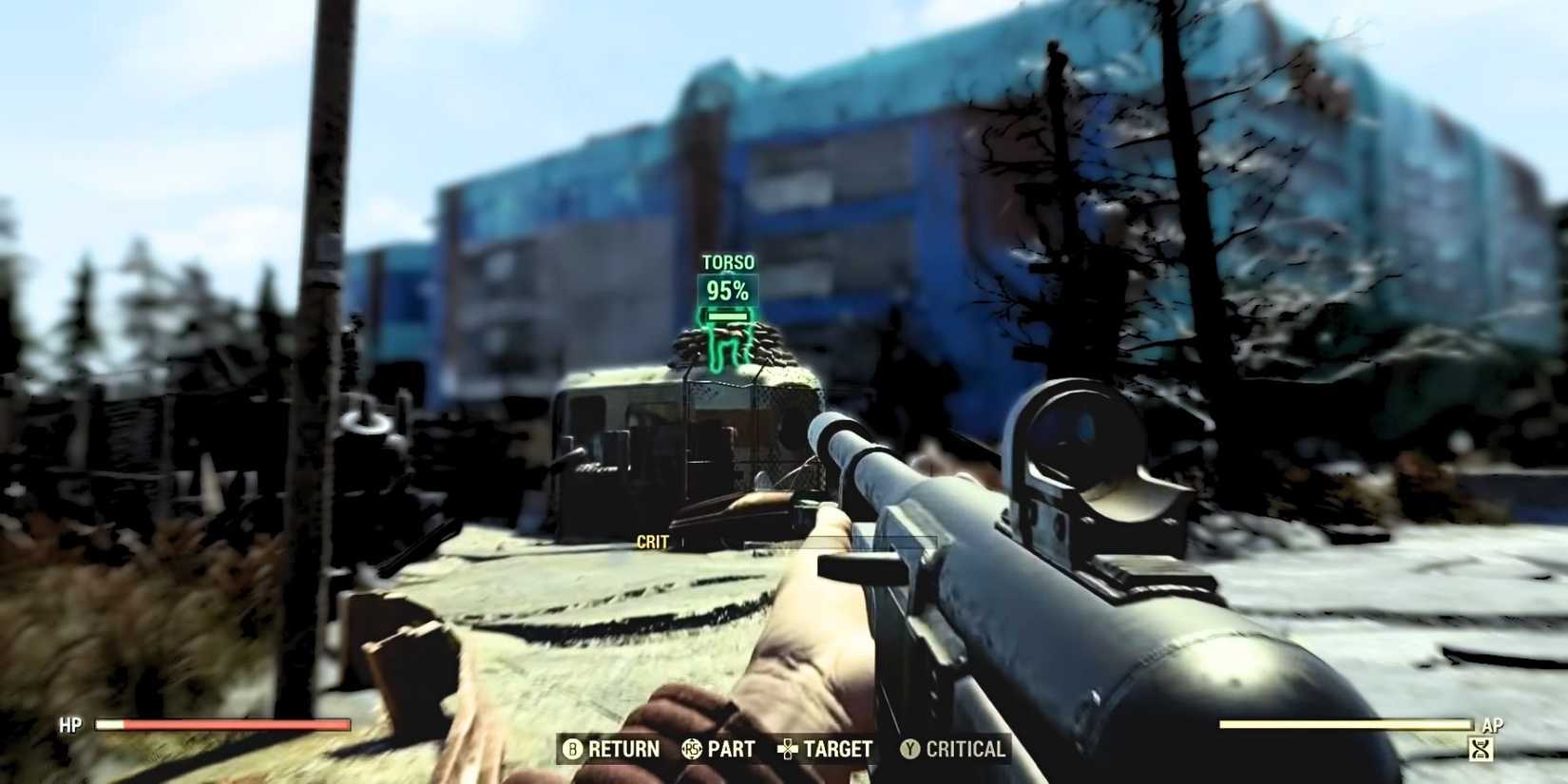Toggle the CRIT charge indicator
This screenshot has height=784, width=1568.
(651, 543)
